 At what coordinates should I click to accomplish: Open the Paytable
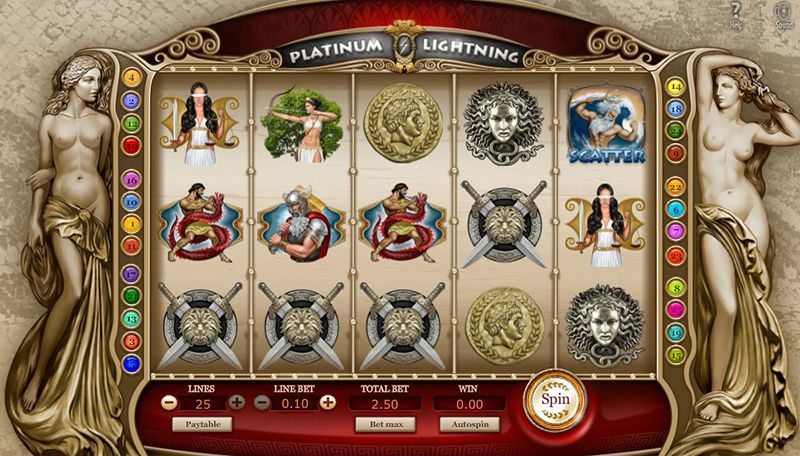(x=202, y=424)
